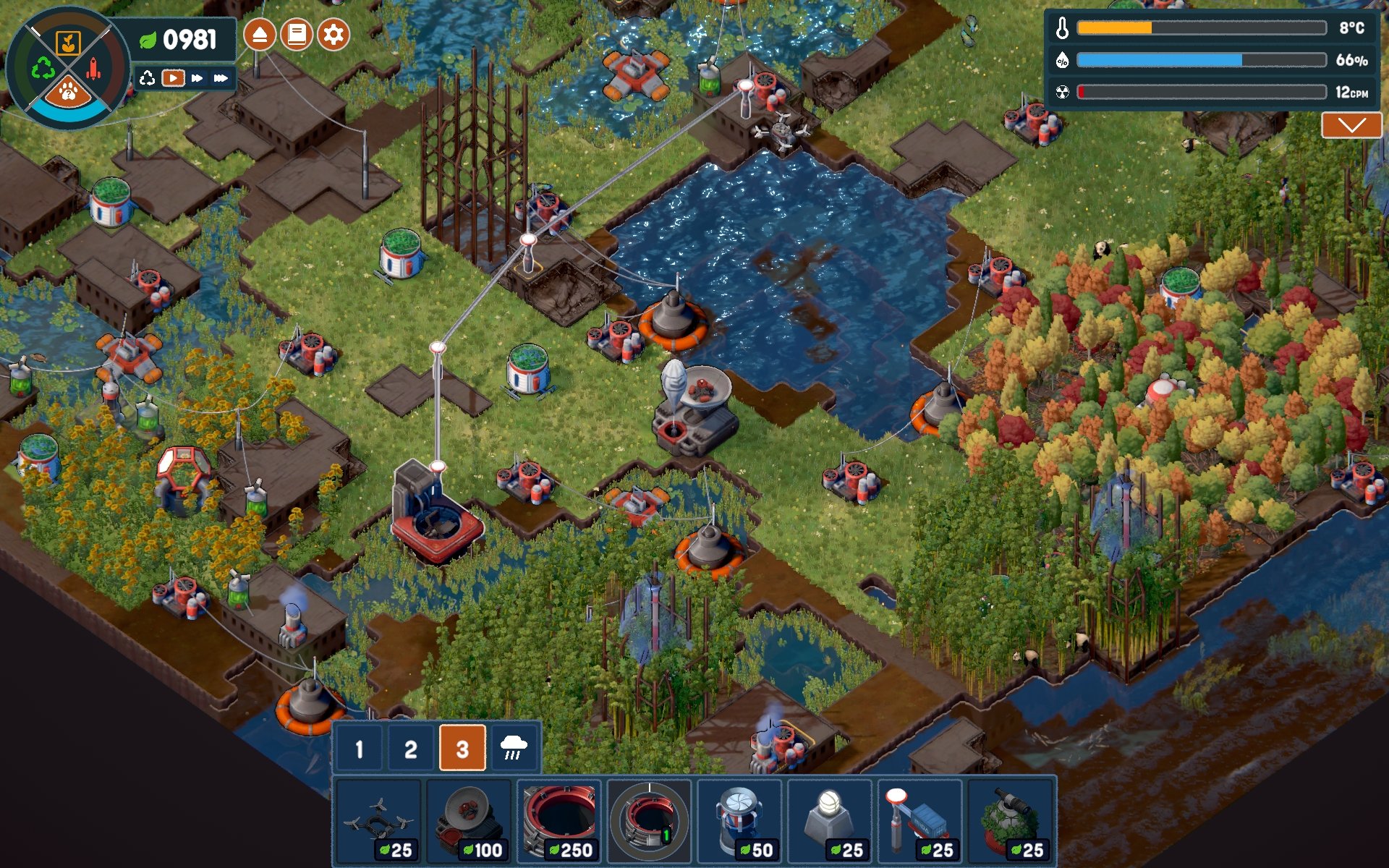Select the drone building costing 25
This screenshot has height=868, width=1389.
click(x=378, y=821)
